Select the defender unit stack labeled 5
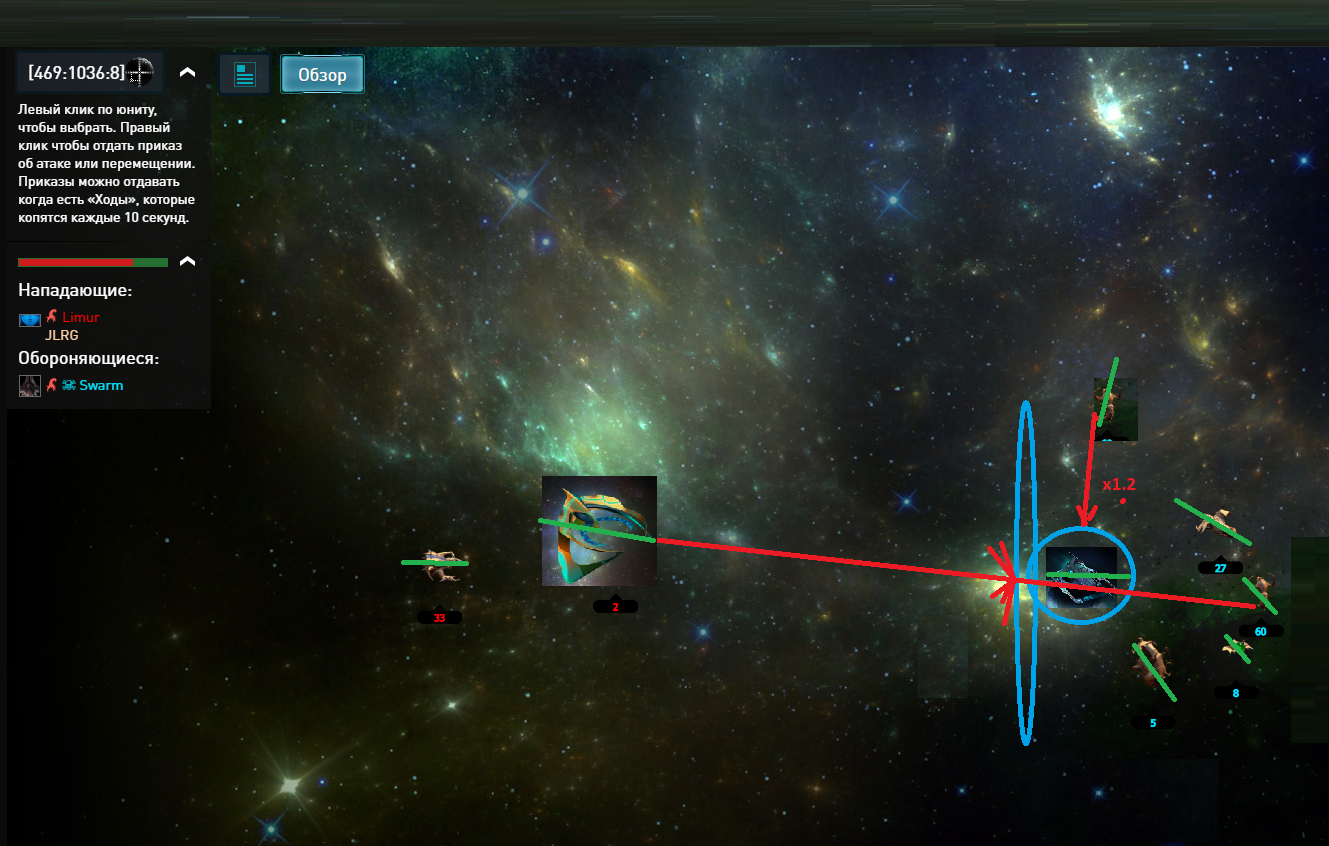1329x846 pixels. 1153,663
